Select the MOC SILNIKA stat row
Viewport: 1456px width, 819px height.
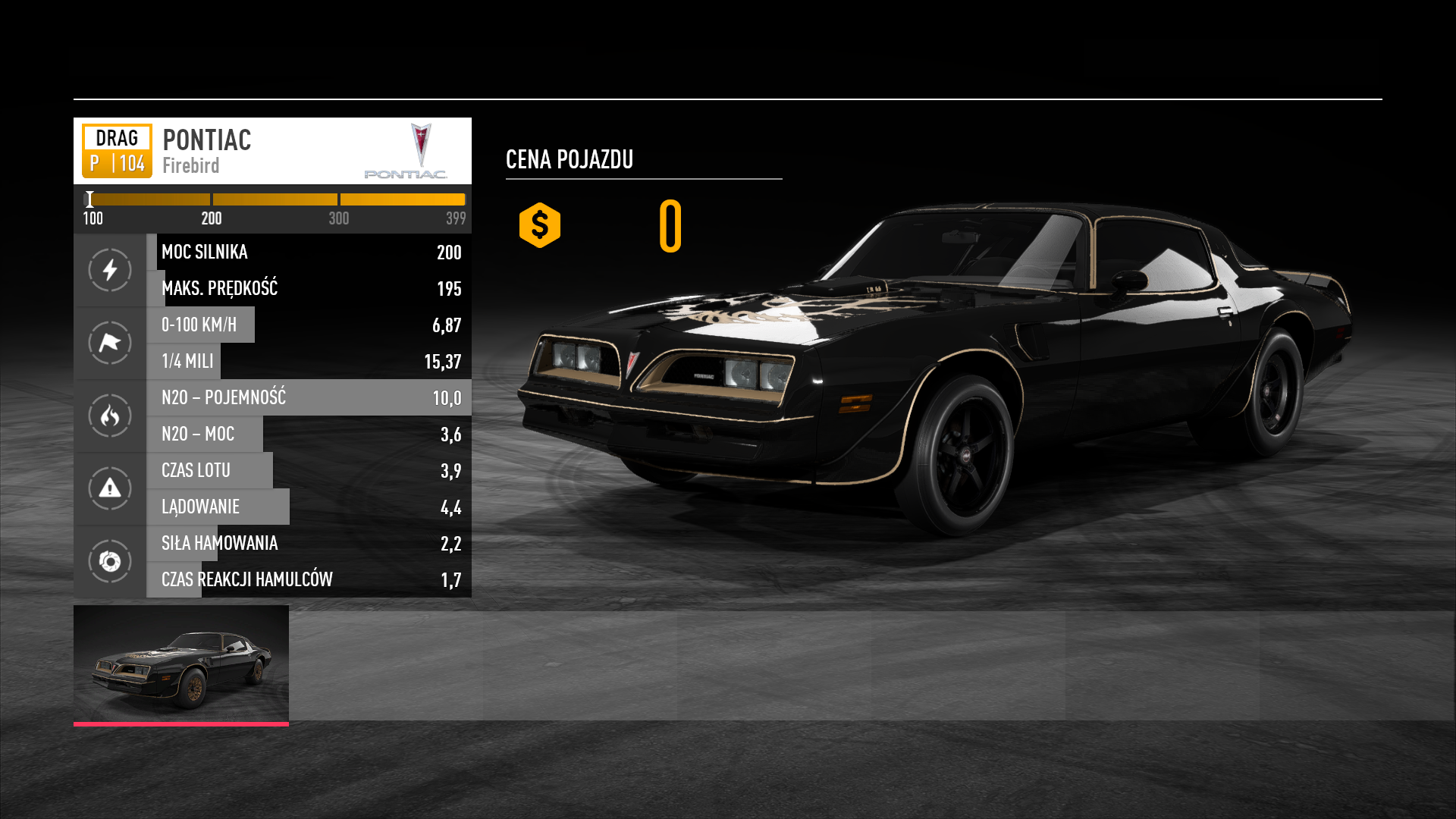point(309,252)
